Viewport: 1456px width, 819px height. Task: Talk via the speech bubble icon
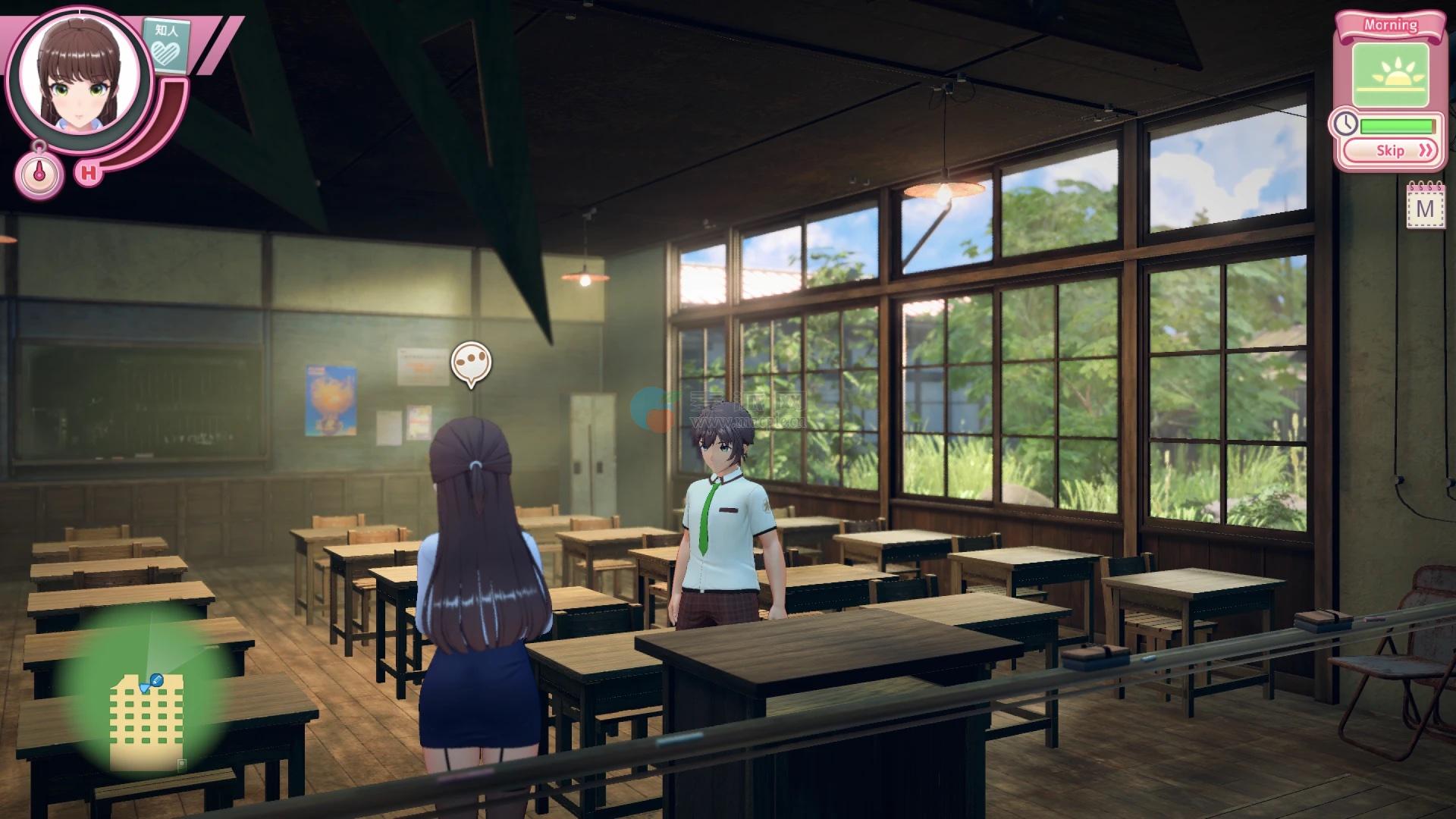[471, 363]
